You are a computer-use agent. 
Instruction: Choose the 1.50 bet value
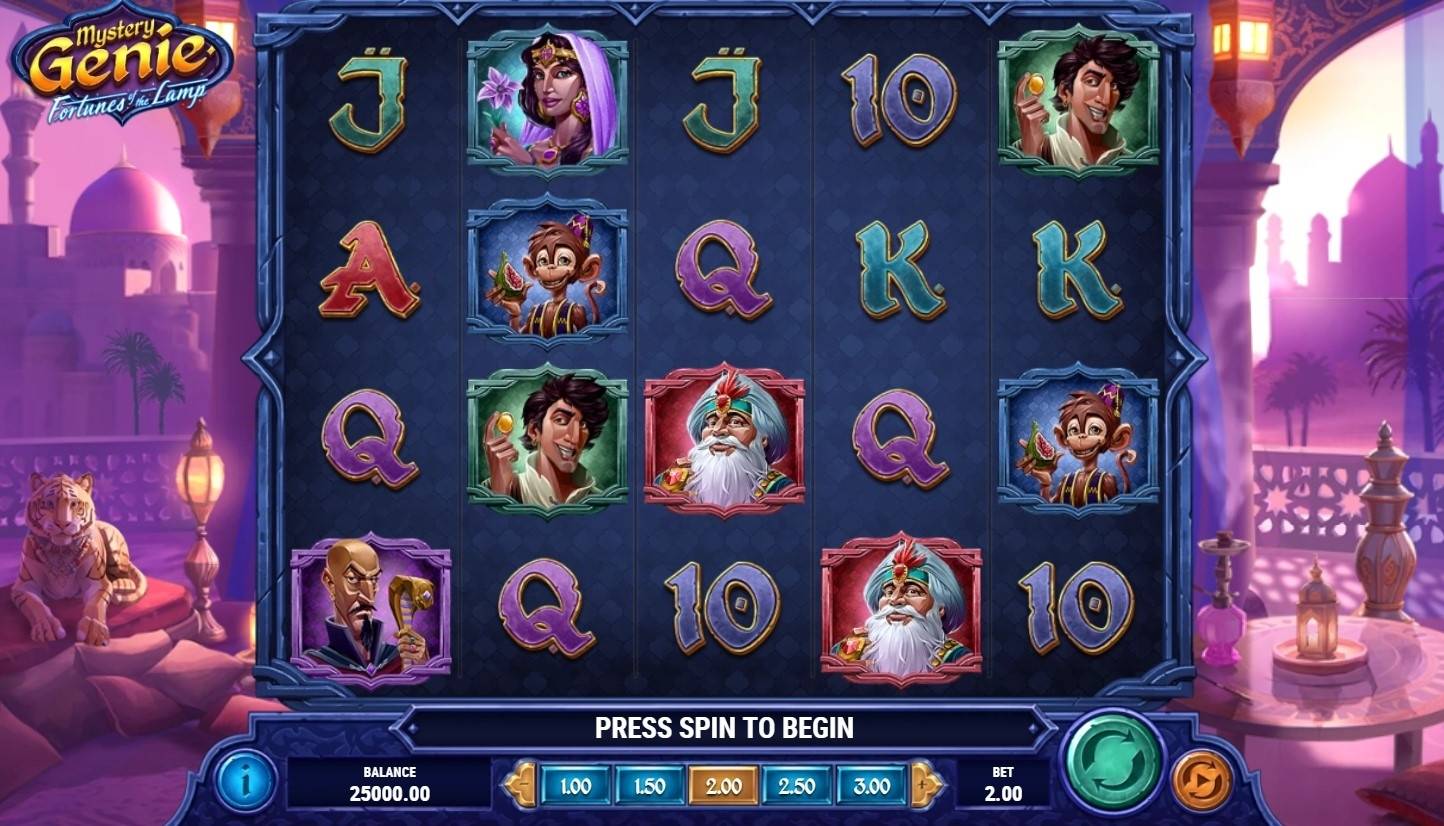coord(649,786)
